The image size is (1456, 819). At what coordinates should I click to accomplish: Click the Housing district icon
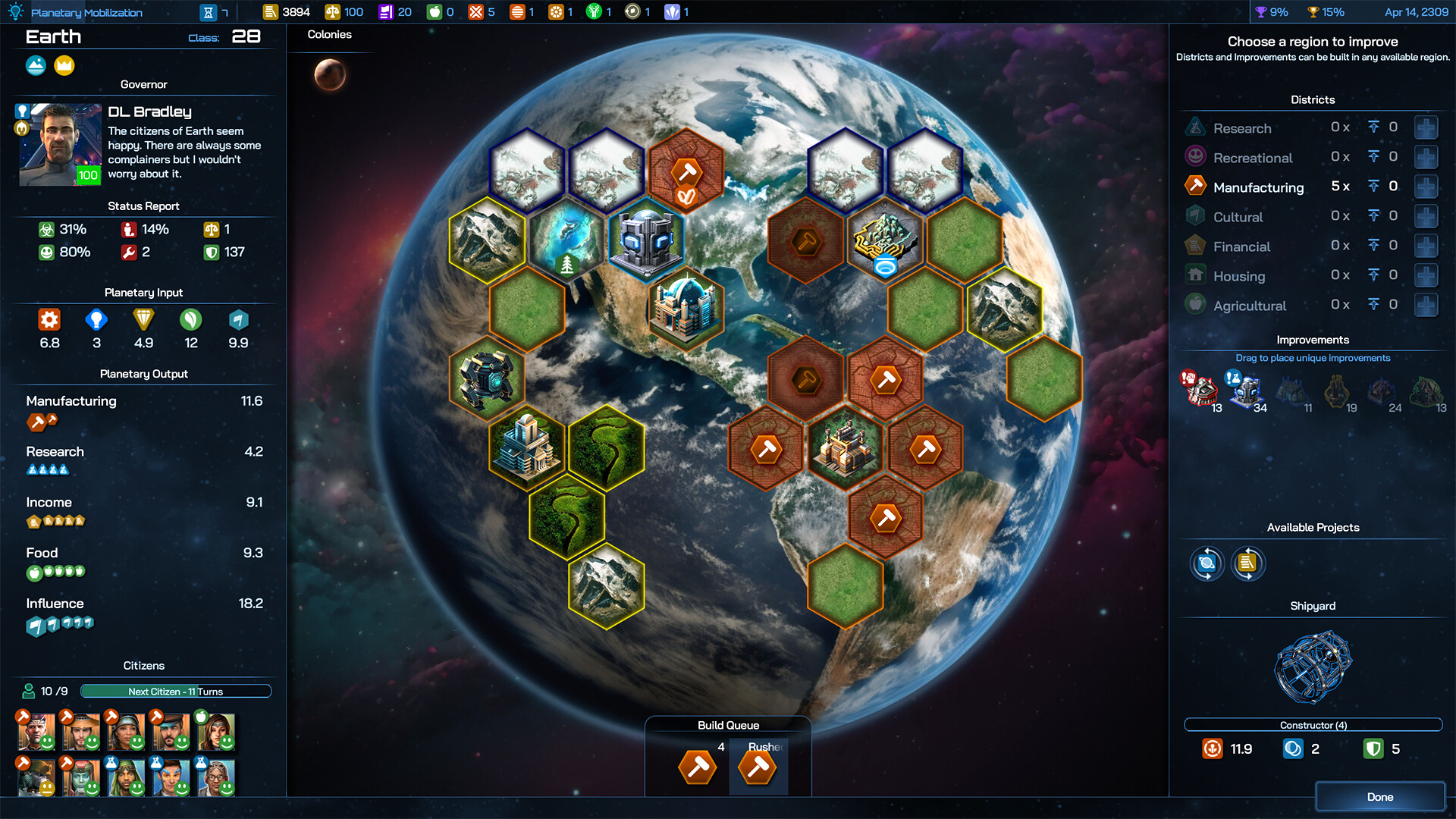(1195, 275)
